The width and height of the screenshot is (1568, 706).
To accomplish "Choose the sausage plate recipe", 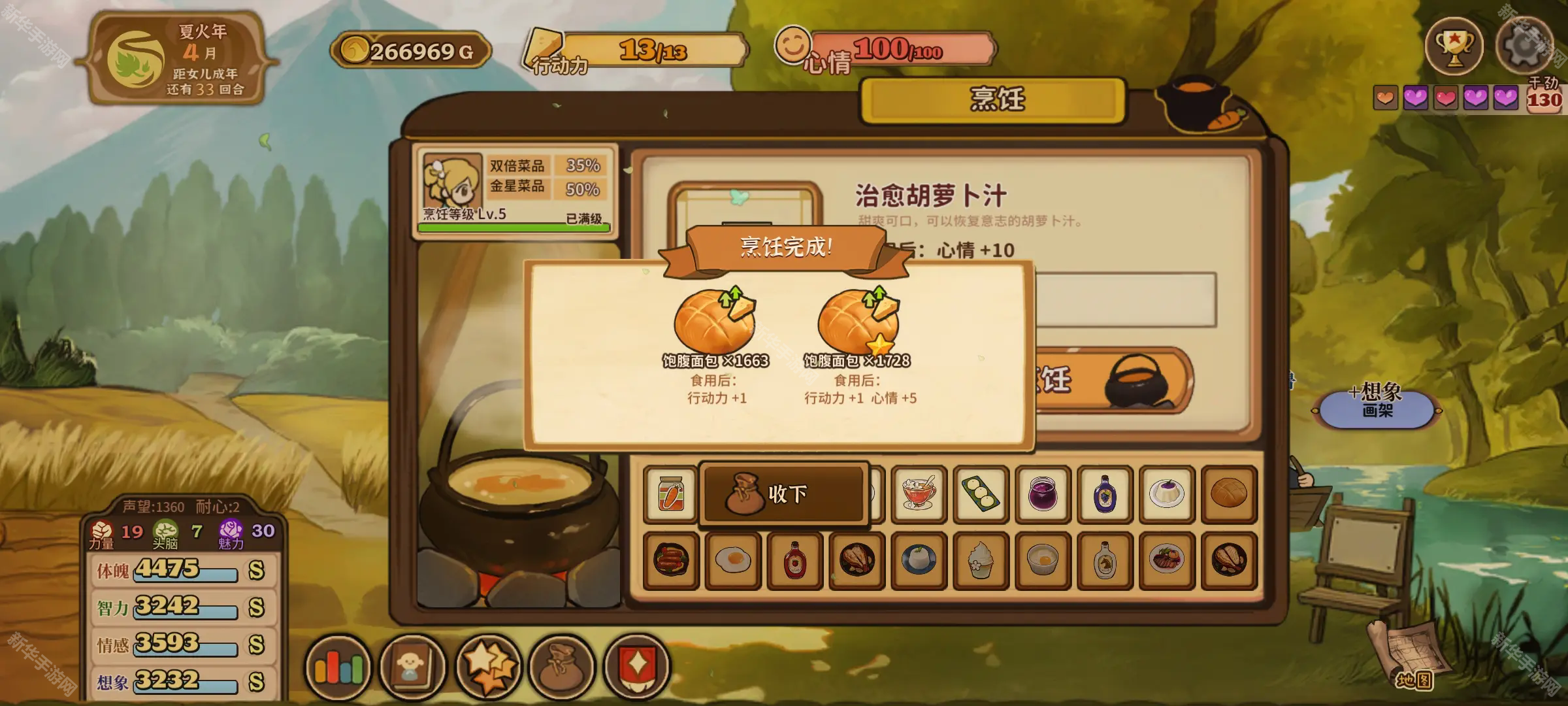I will point(671,561).
